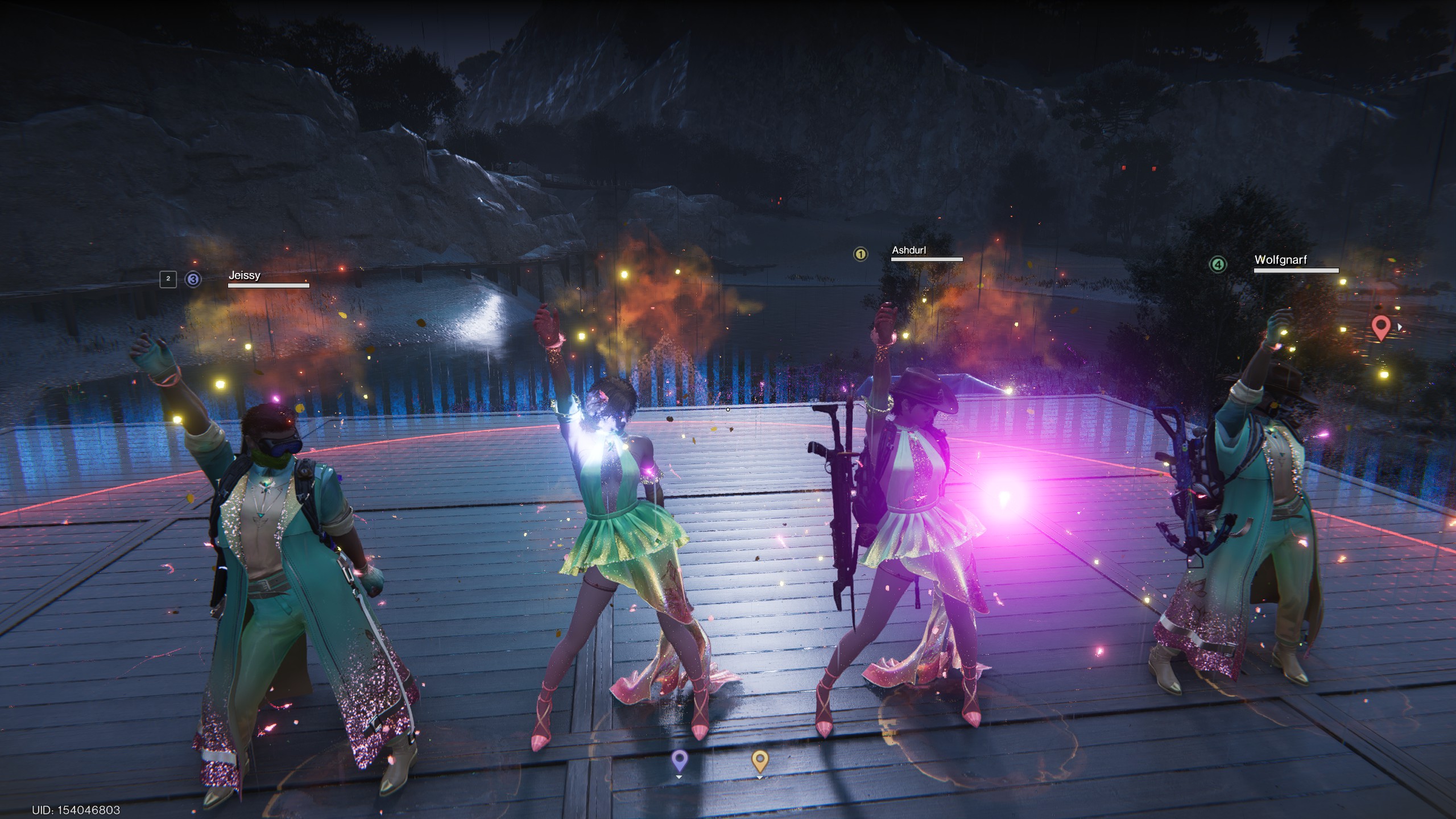Viewport: 1456px width, 819px height.
Task: Click squad number 1 badge beside Ashdurl
Action: point(861,254)
